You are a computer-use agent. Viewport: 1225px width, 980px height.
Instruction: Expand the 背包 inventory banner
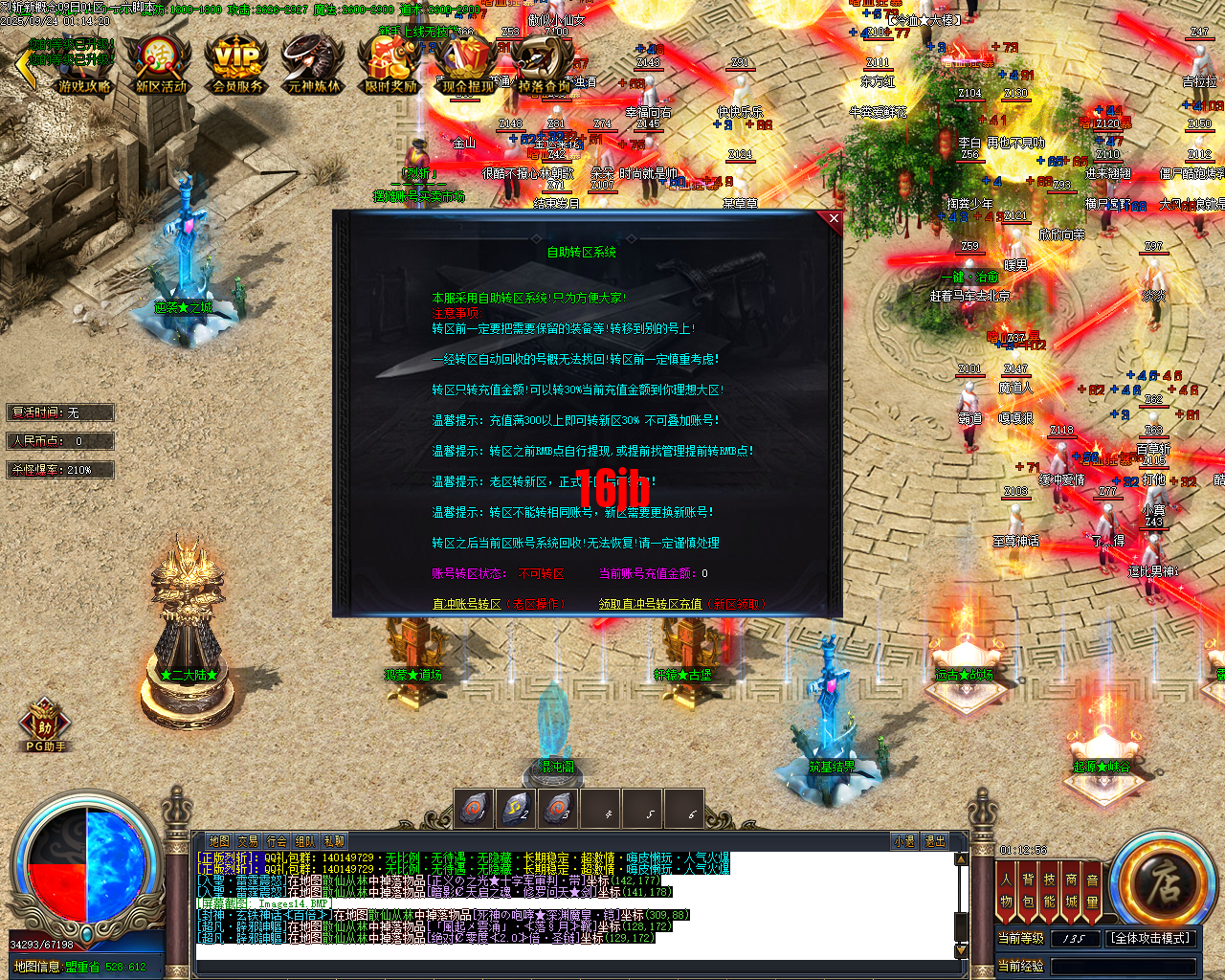pyautogui.click(x=1027, y=888)
